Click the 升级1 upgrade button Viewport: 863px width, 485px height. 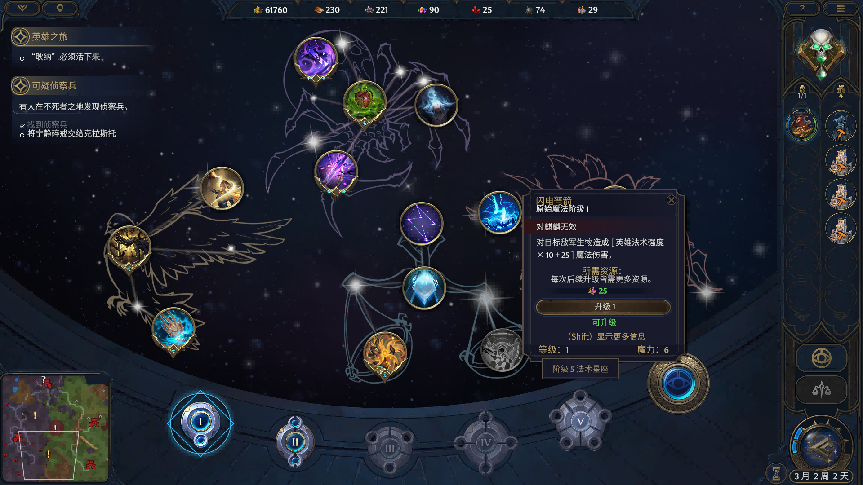603,306
